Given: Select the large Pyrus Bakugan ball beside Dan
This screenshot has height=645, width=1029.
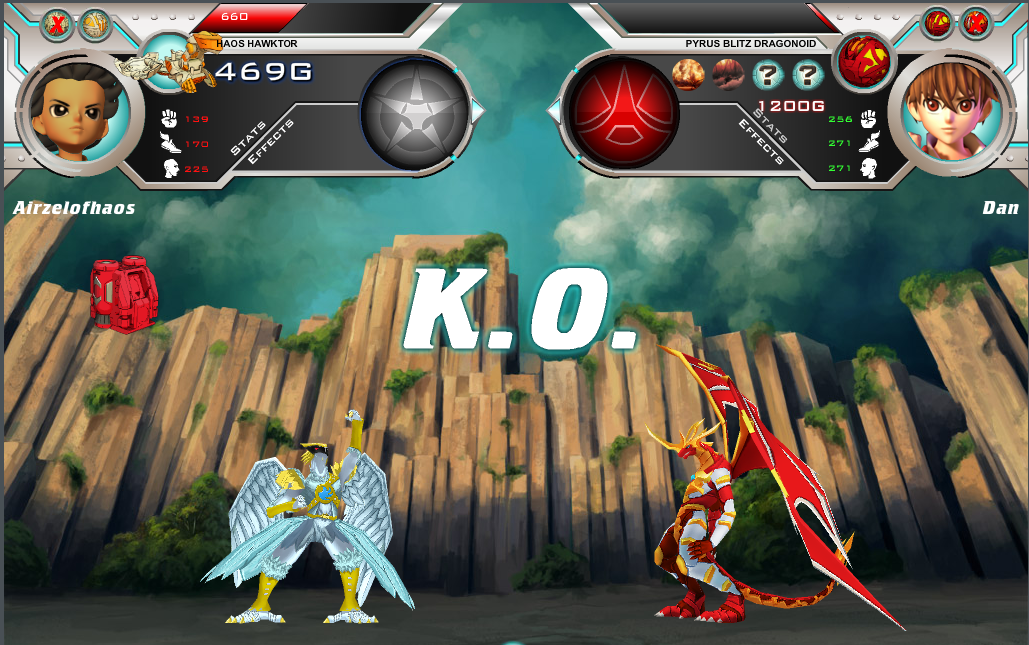Looking at the screenshot, I should [861, 59].
